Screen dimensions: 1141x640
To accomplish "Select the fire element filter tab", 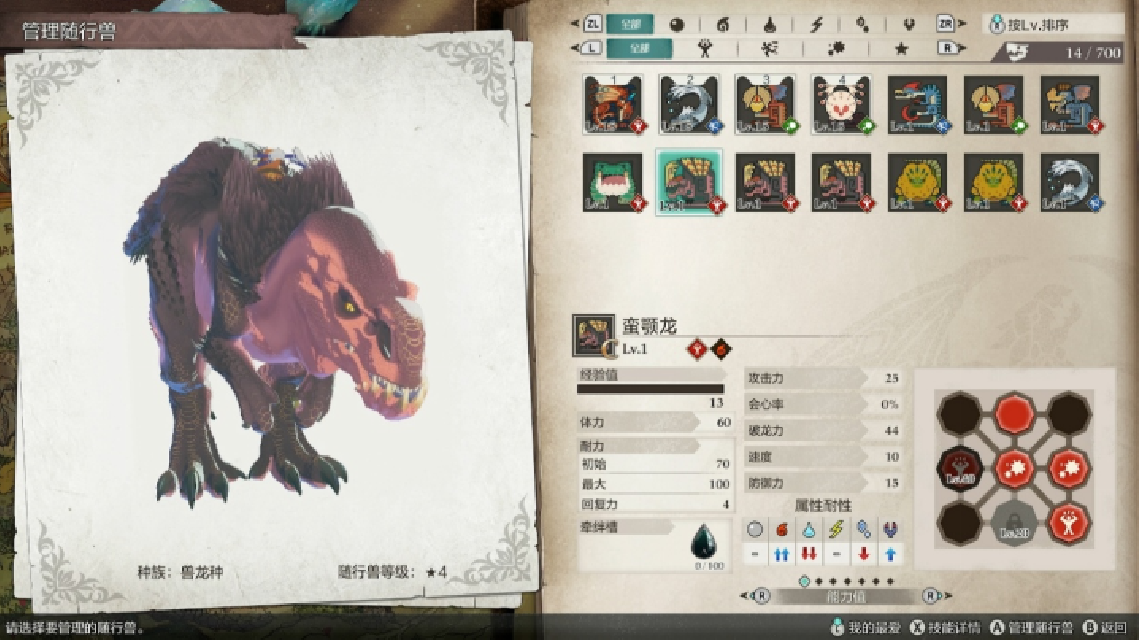I will click(x=723, y=24).
